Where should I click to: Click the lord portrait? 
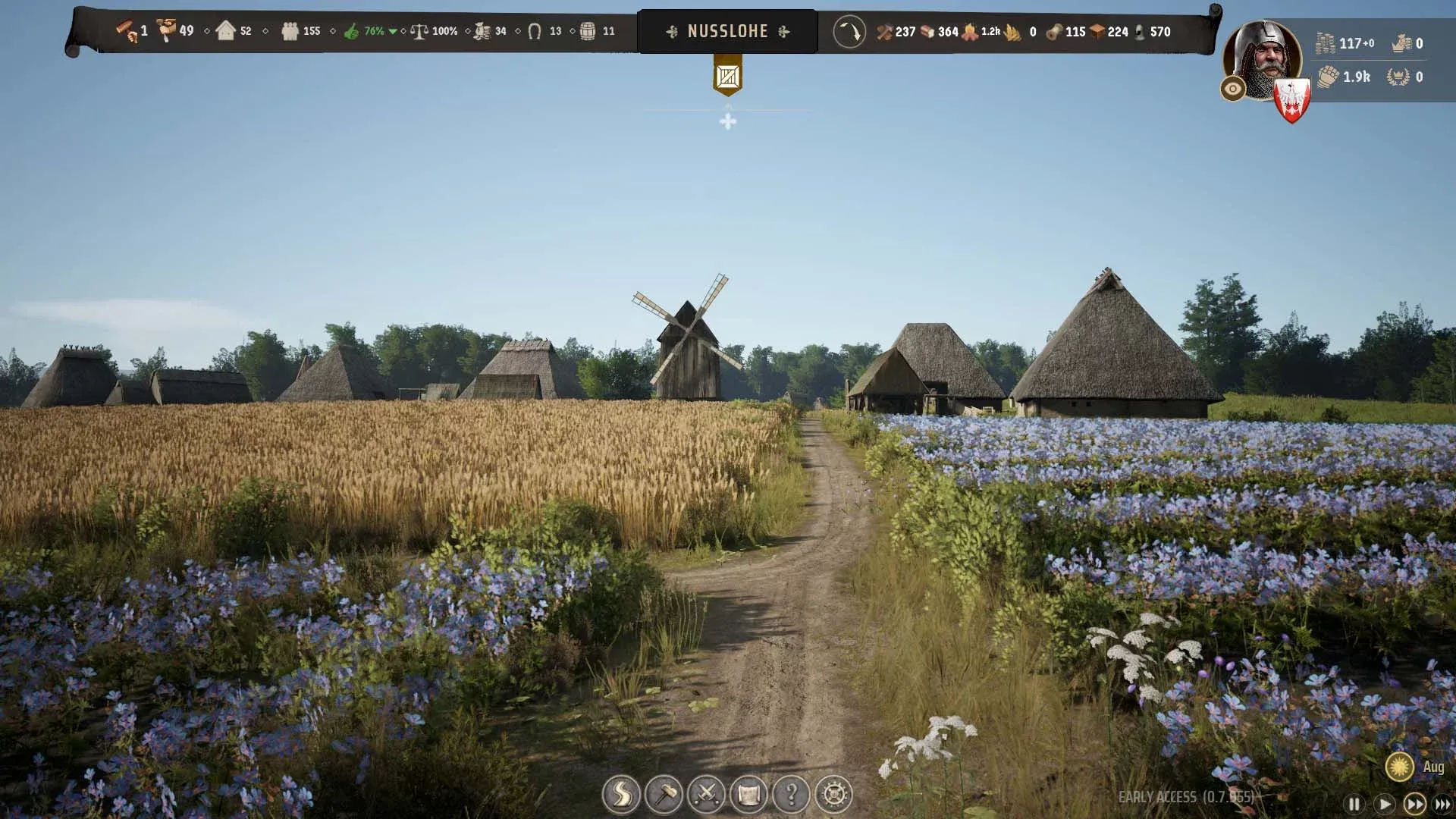(x=1261, y=59)
